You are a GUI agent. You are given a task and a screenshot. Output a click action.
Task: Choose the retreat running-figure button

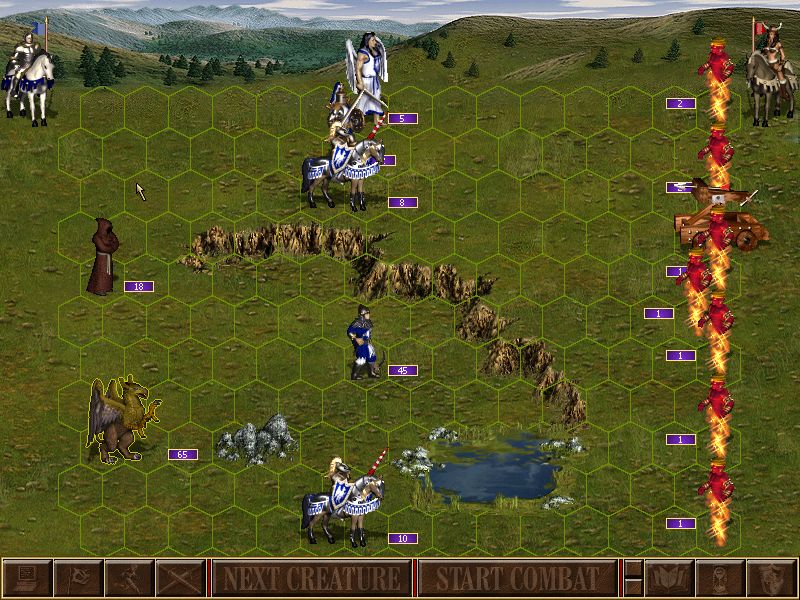click(129, 578)
